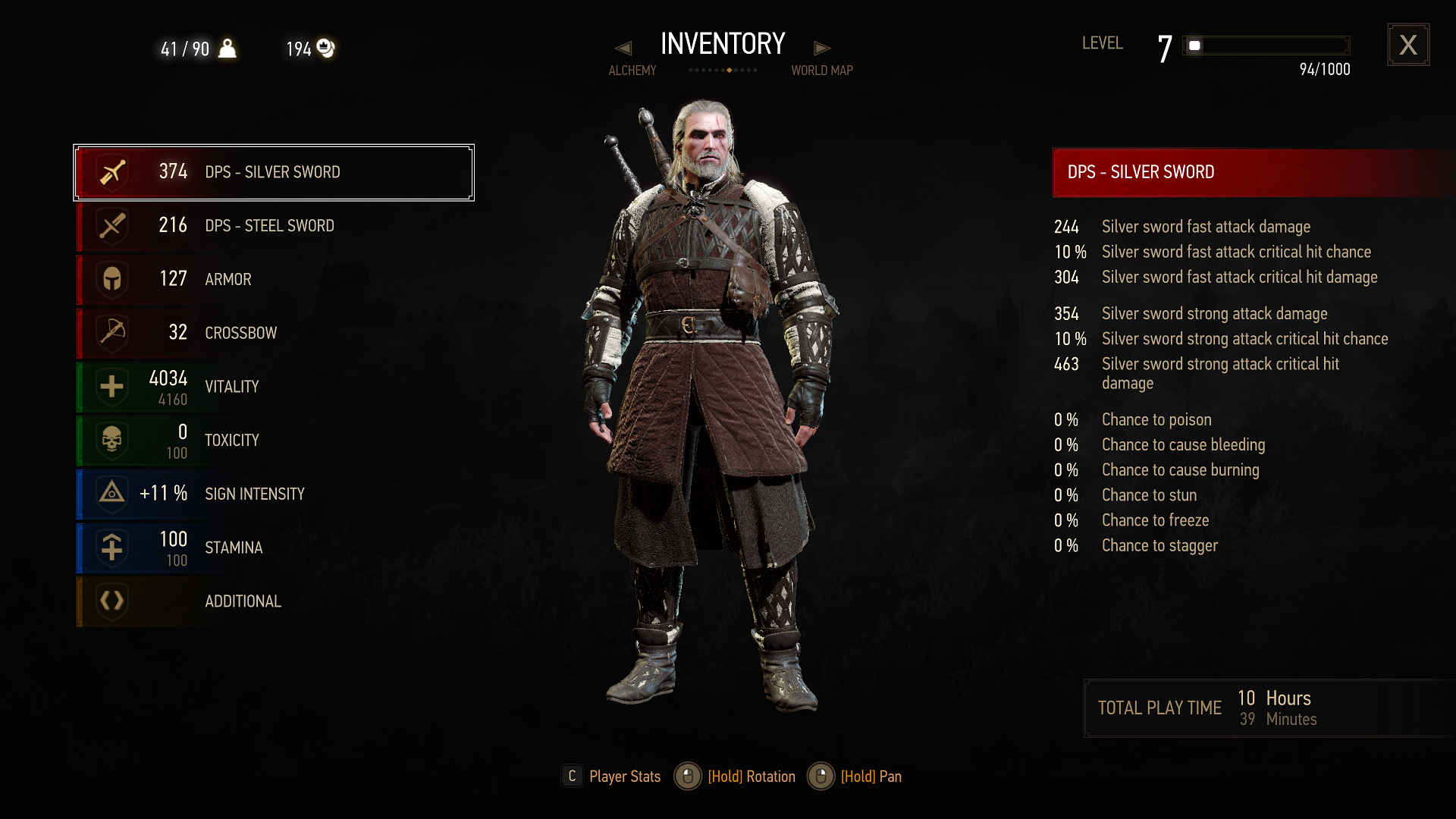Select the DPS - Silver Sword stat row

[273, 172]
